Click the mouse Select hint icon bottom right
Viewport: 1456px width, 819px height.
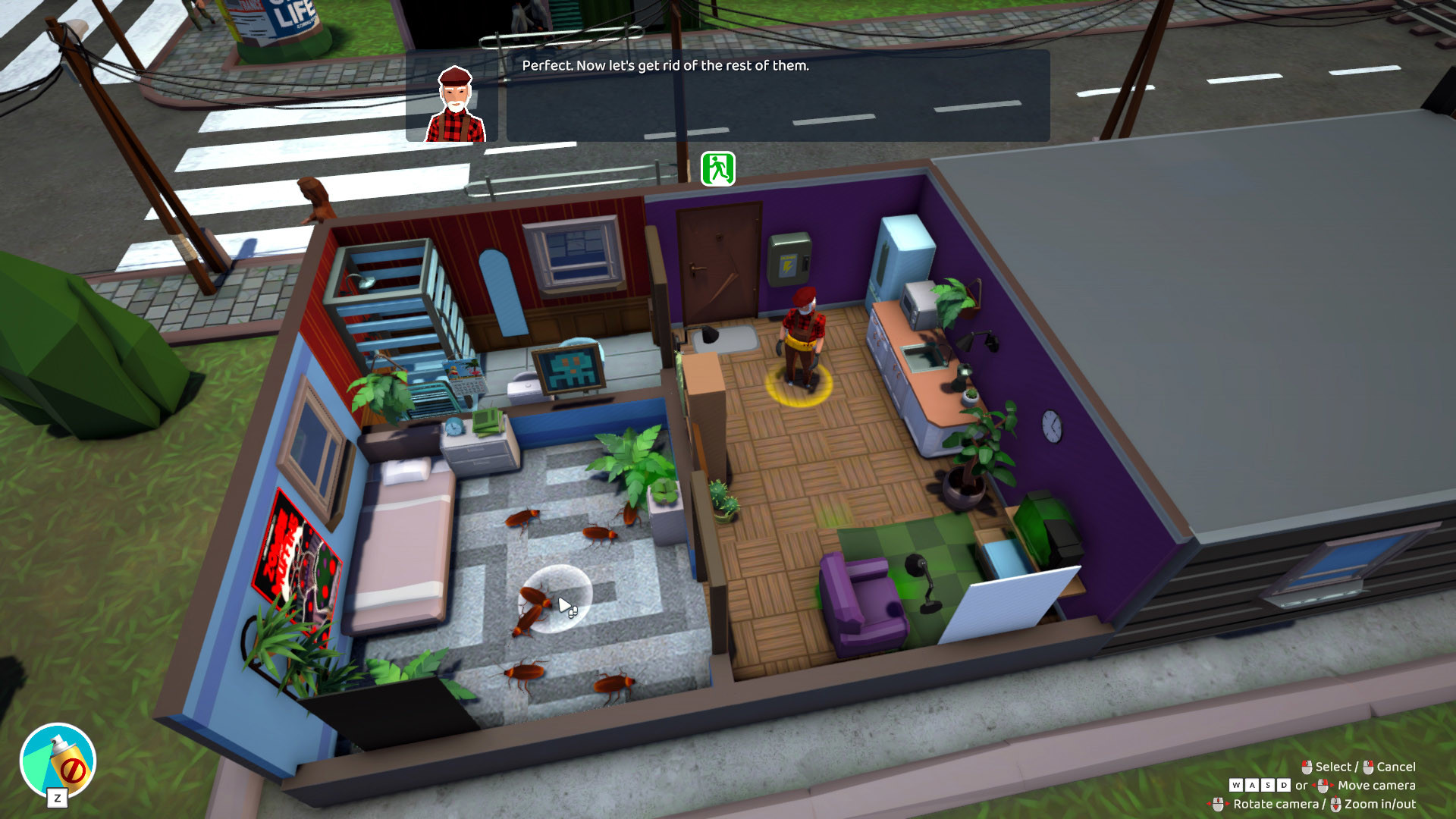(x=1306, y=767)
